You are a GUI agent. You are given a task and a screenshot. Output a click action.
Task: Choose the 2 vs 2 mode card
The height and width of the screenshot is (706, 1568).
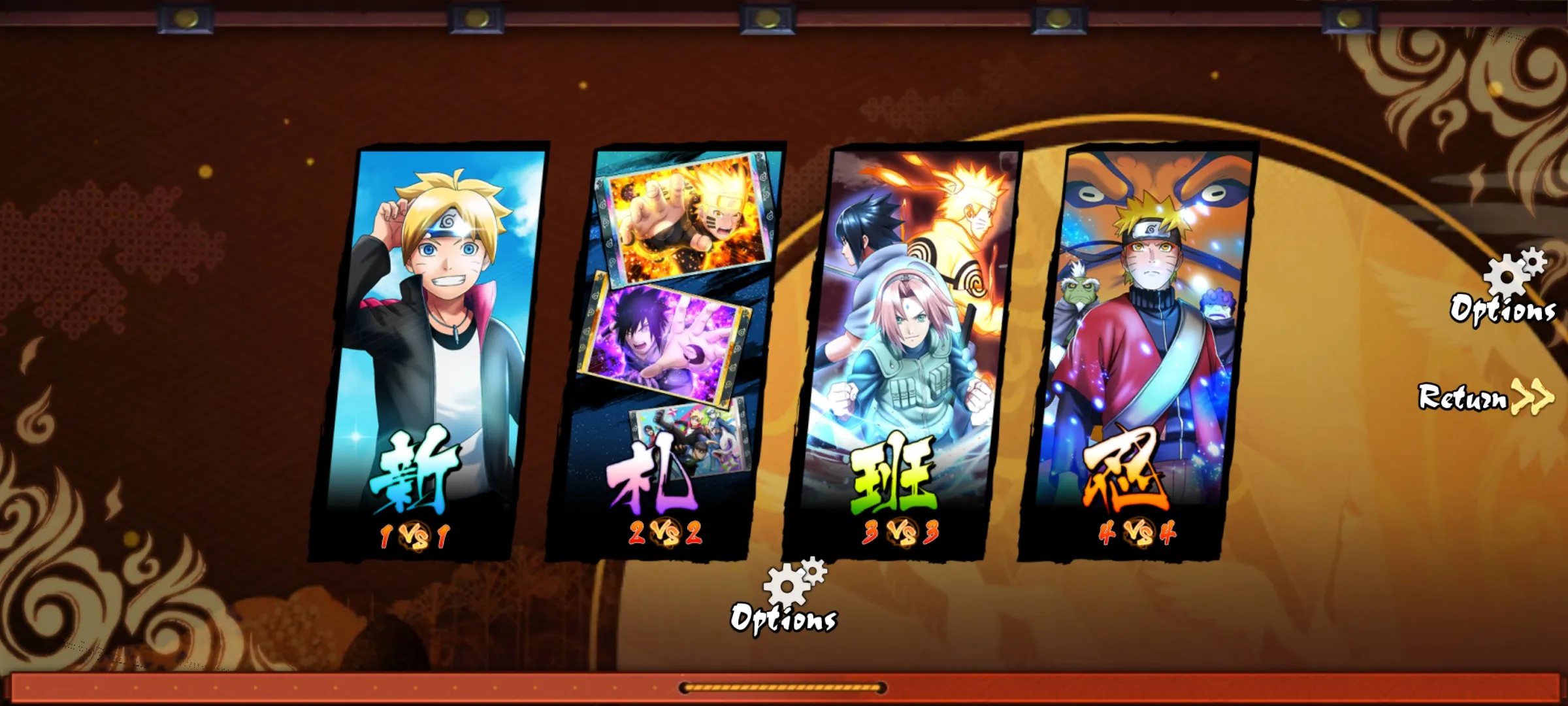666,353
